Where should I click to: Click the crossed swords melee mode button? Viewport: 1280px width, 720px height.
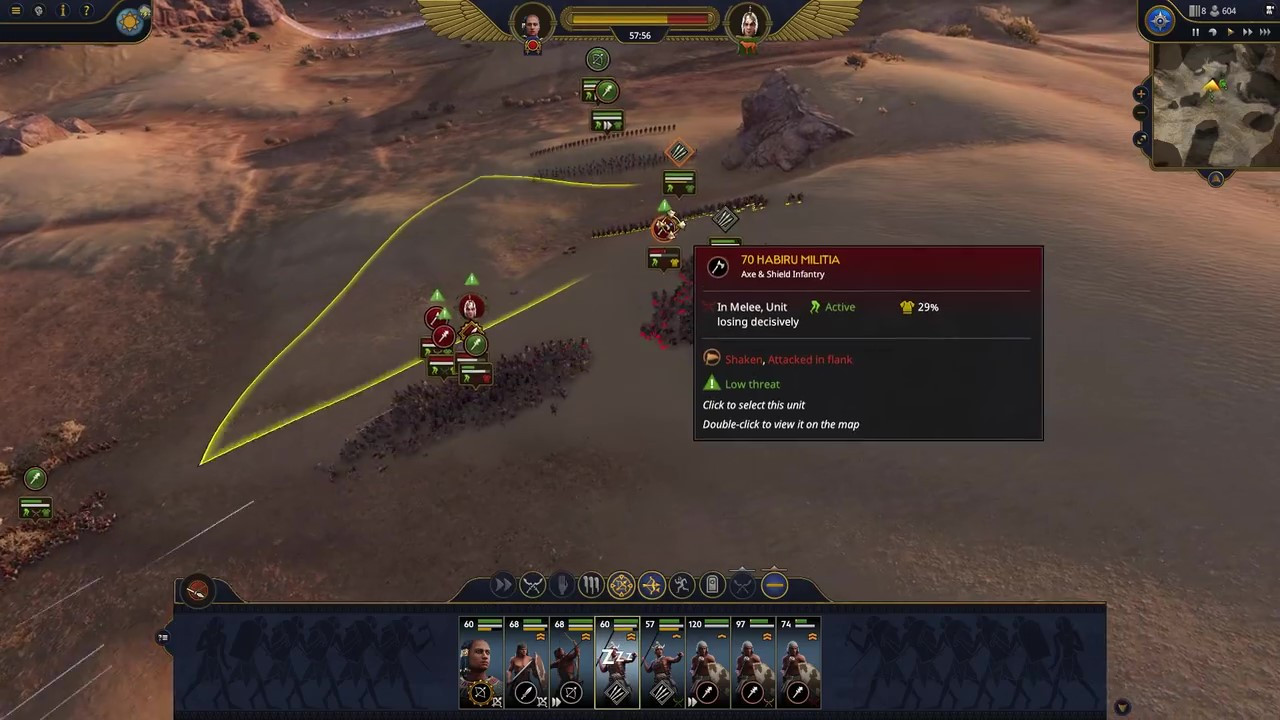coord(532,585)
